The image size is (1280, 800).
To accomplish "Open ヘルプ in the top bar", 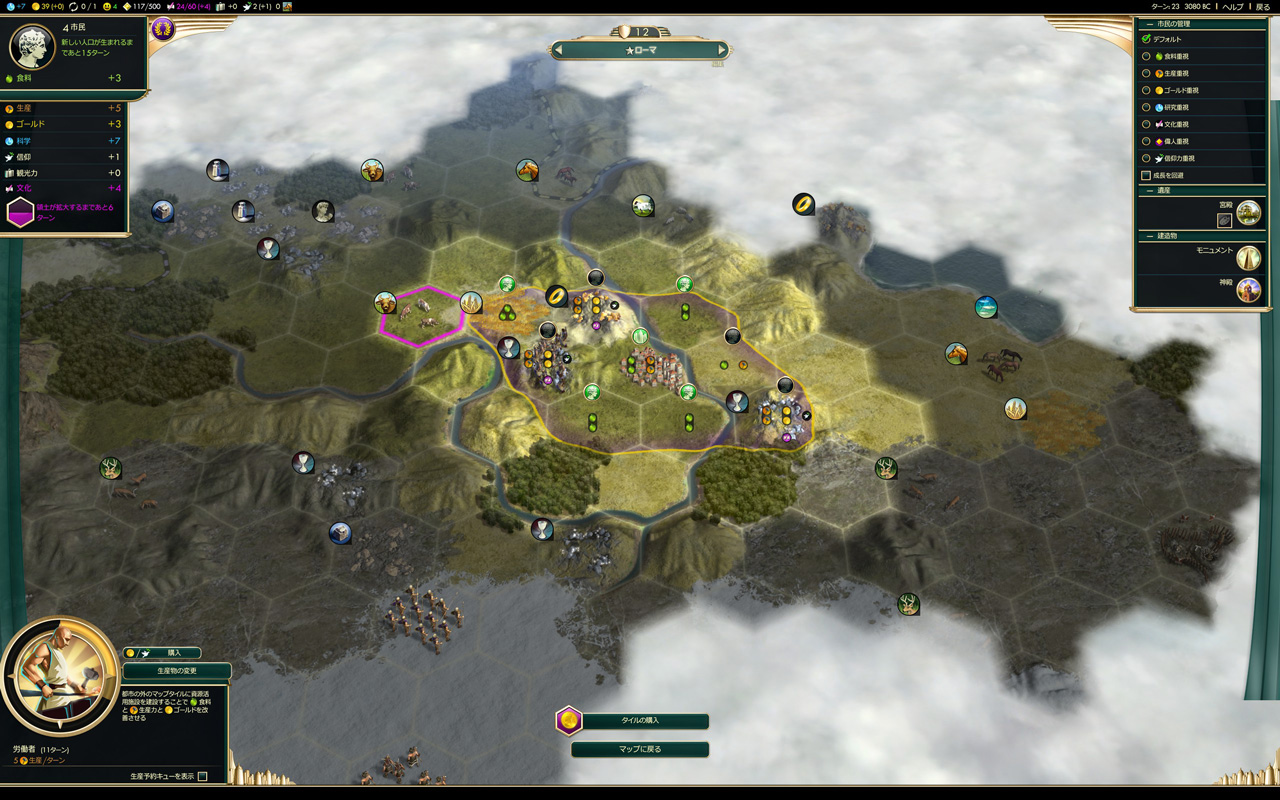I will 1233,6.
